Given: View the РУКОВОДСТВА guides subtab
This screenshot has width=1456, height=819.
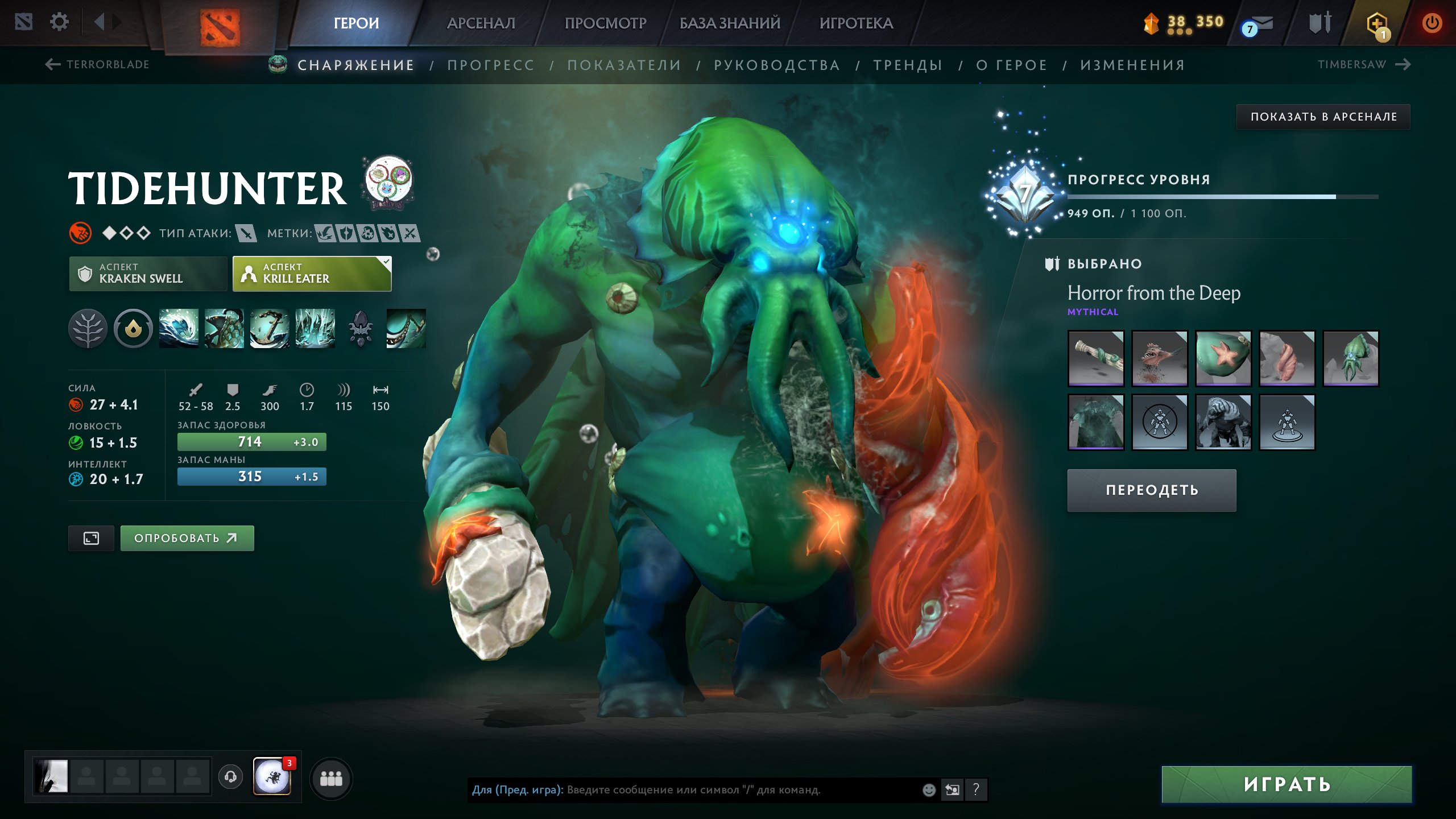Looking at the screenshot, I should (x=777, y=65).
